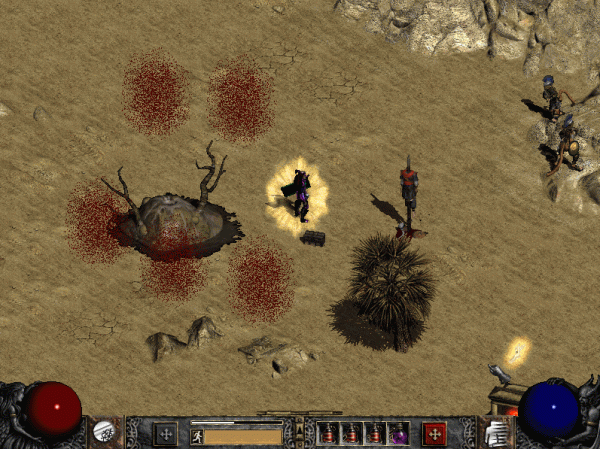The image size is (600, 449).
Task: Open the right mouse skill selector hand icon
Action: (494, 432)
